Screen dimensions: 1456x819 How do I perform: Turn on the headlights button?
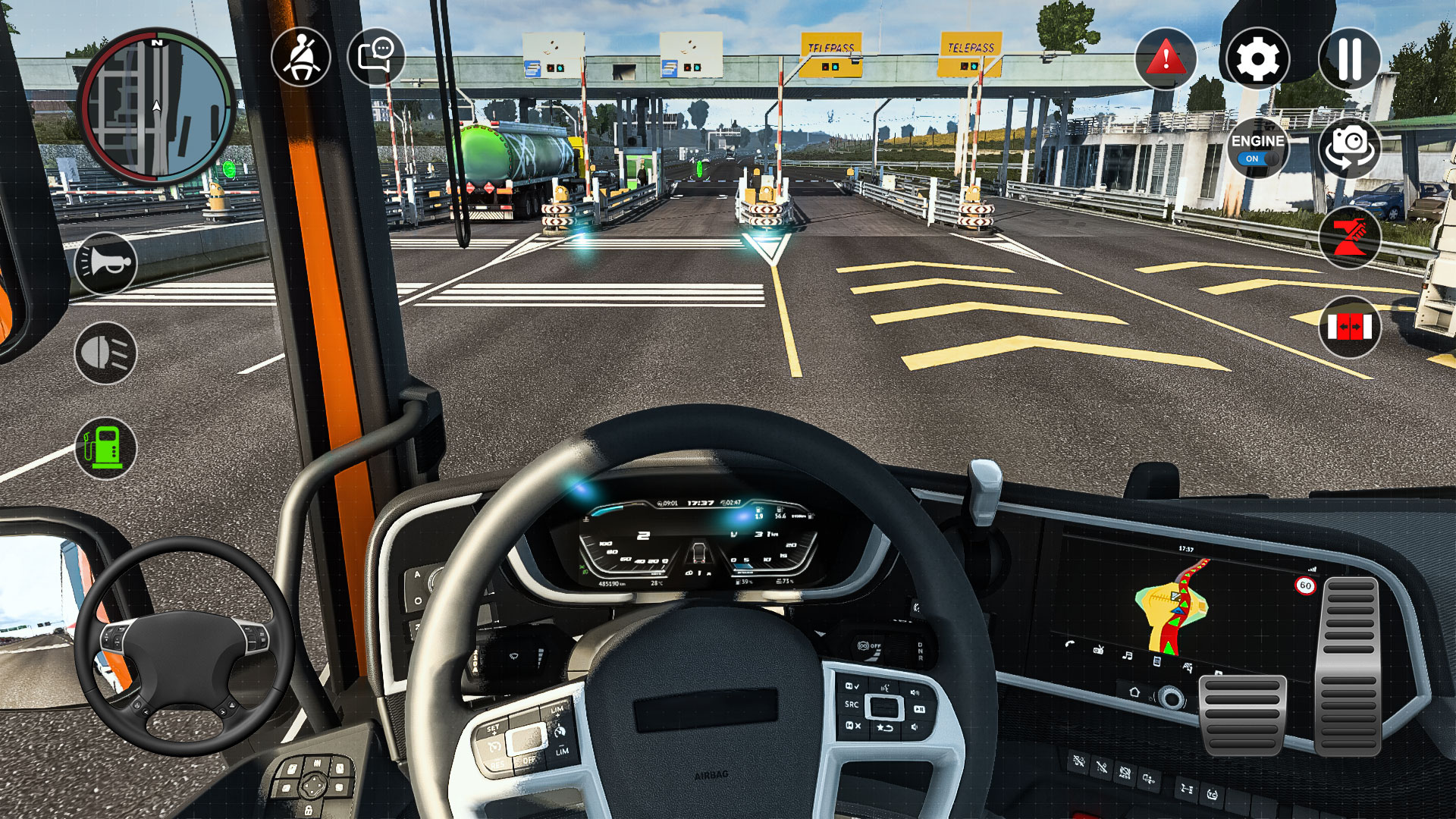tap(106, 353)
